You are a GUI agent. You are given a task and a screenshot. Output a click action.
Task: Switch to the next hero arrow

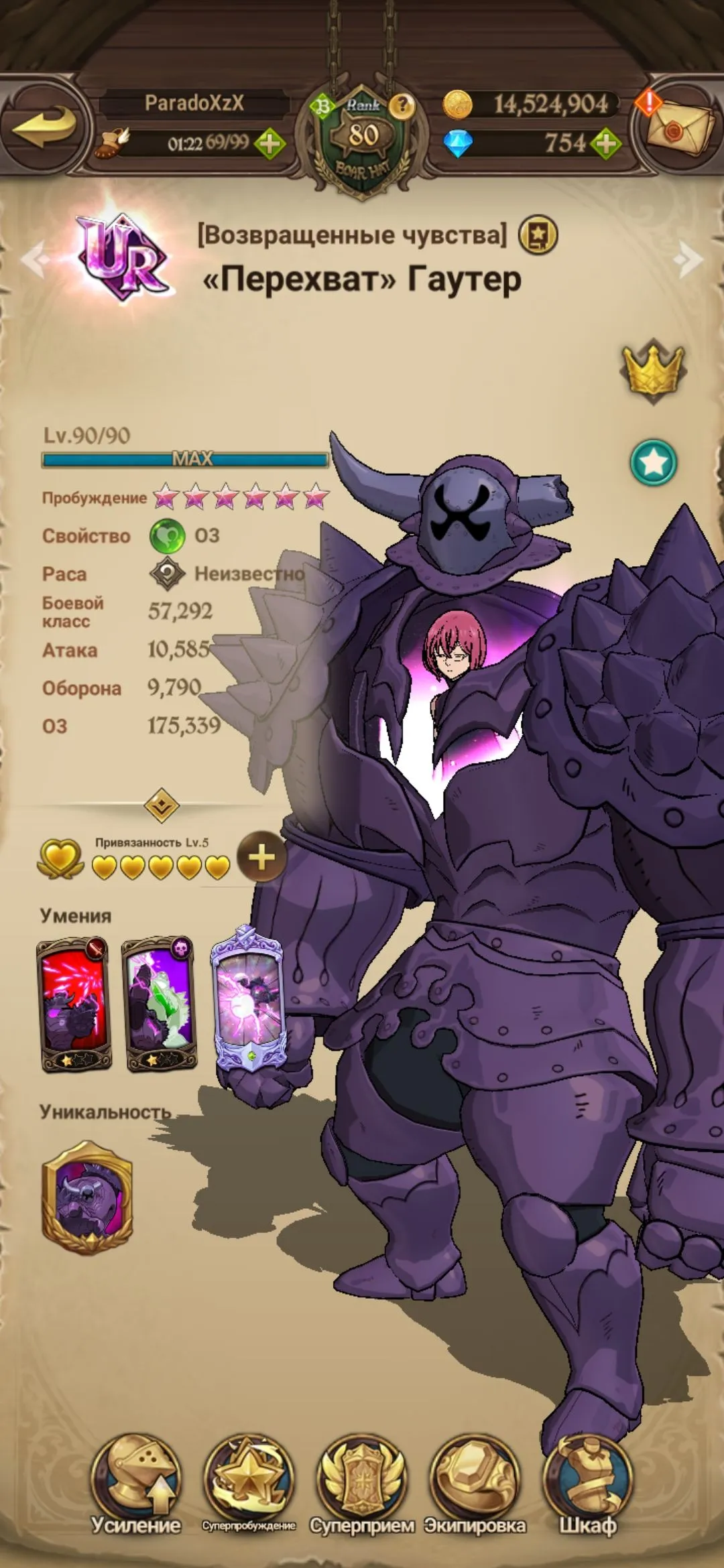[688, 259]
